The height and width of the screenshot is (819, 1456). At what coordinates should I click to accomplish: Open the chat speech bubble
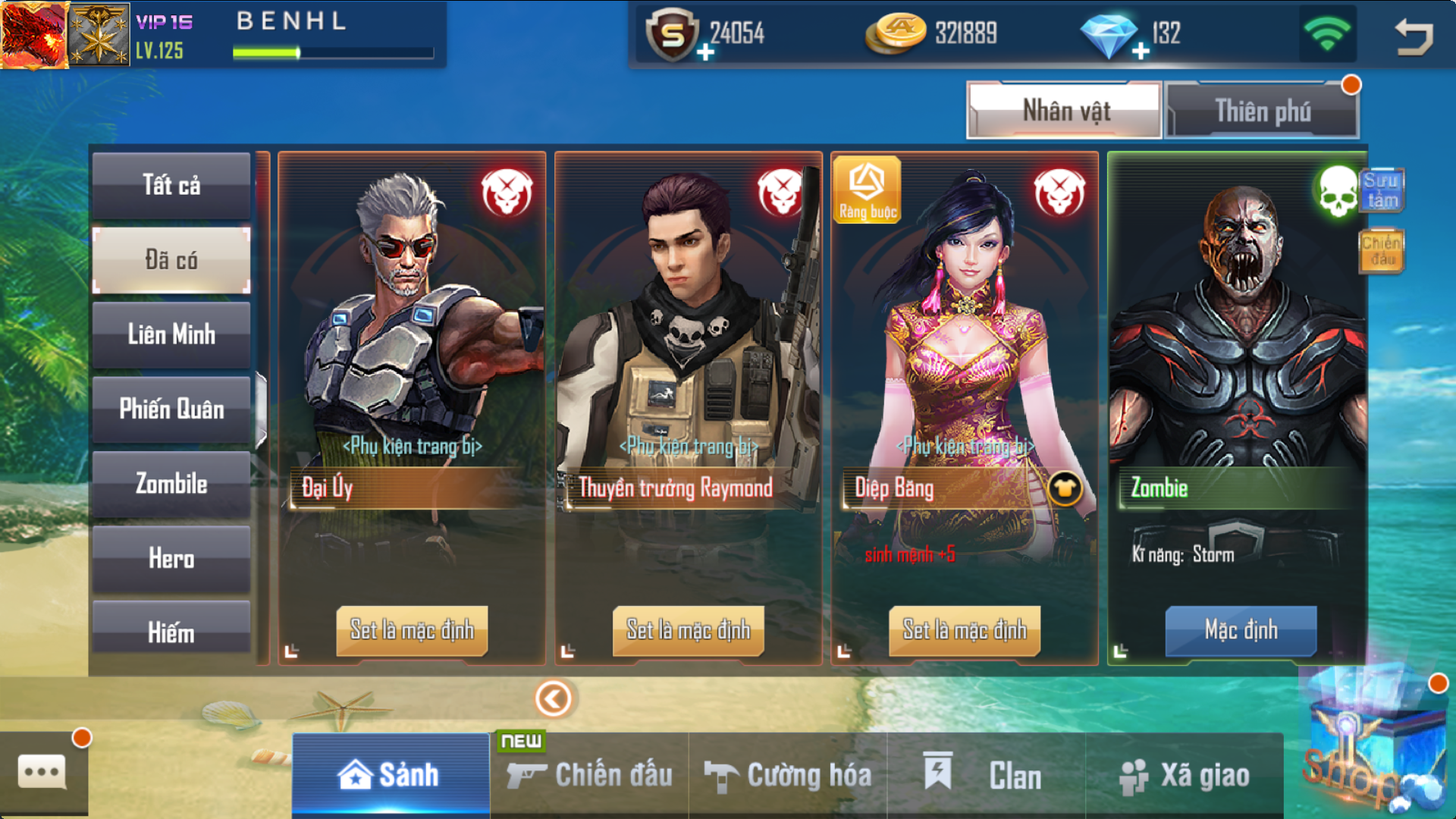click(x=42, y=773)
